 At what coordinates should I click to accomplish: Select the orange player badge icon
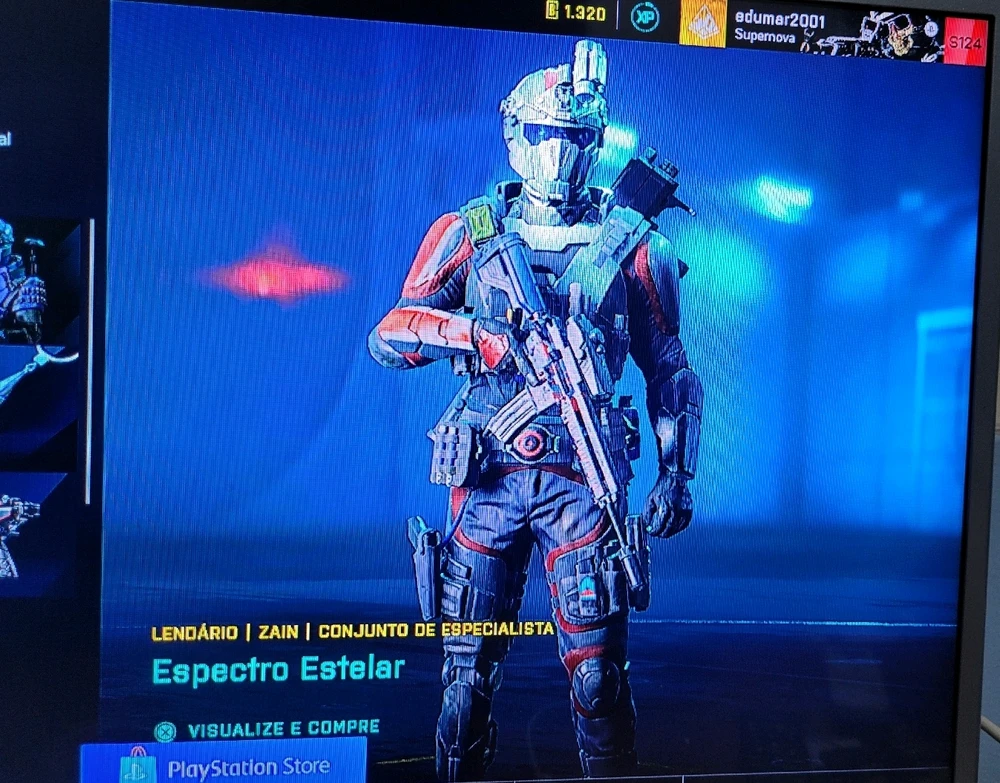[x=703, y=22]
